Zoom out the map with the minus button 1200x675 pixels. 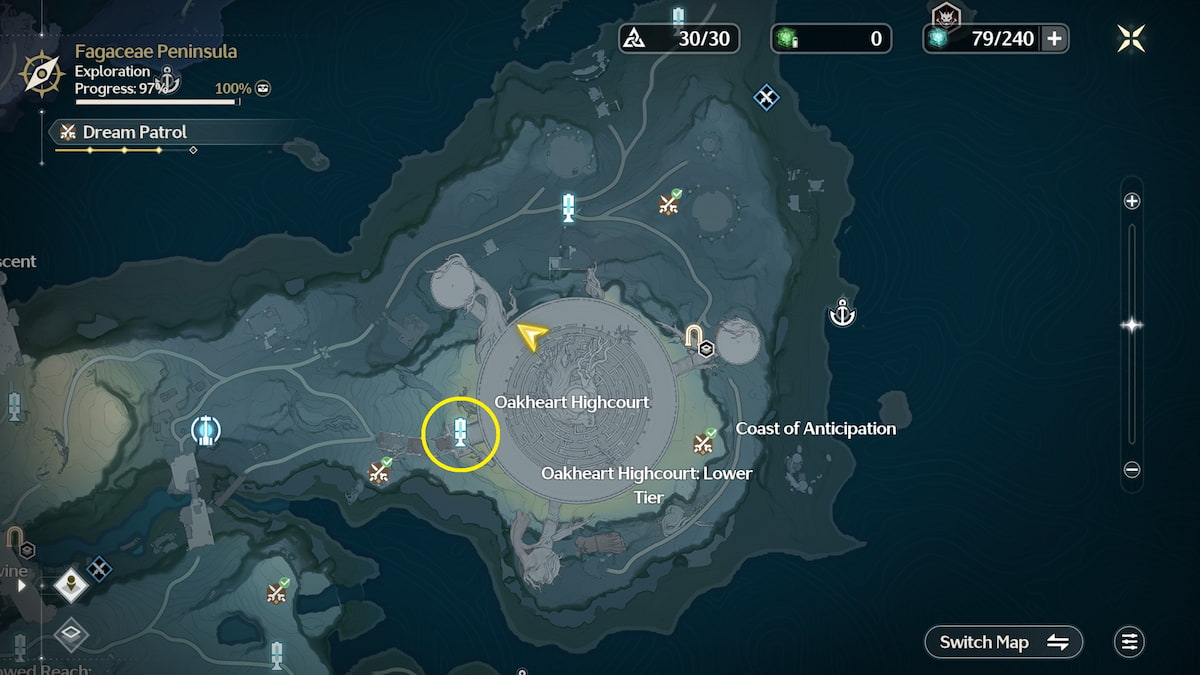pyautogui.click(x=1132, y=469)
